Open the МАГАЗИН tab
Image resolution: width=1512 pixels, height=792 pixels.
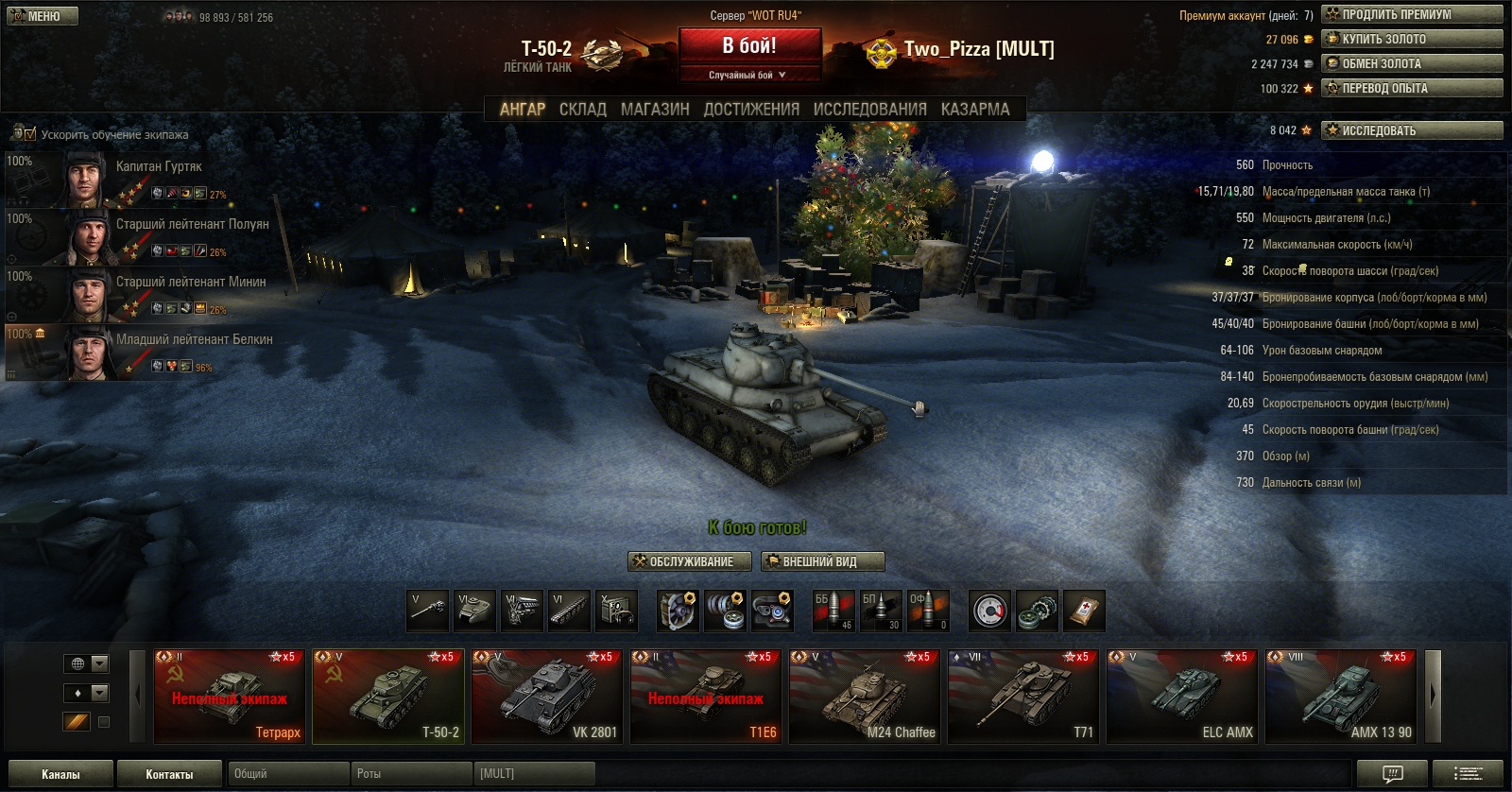[x=655, y=110]
